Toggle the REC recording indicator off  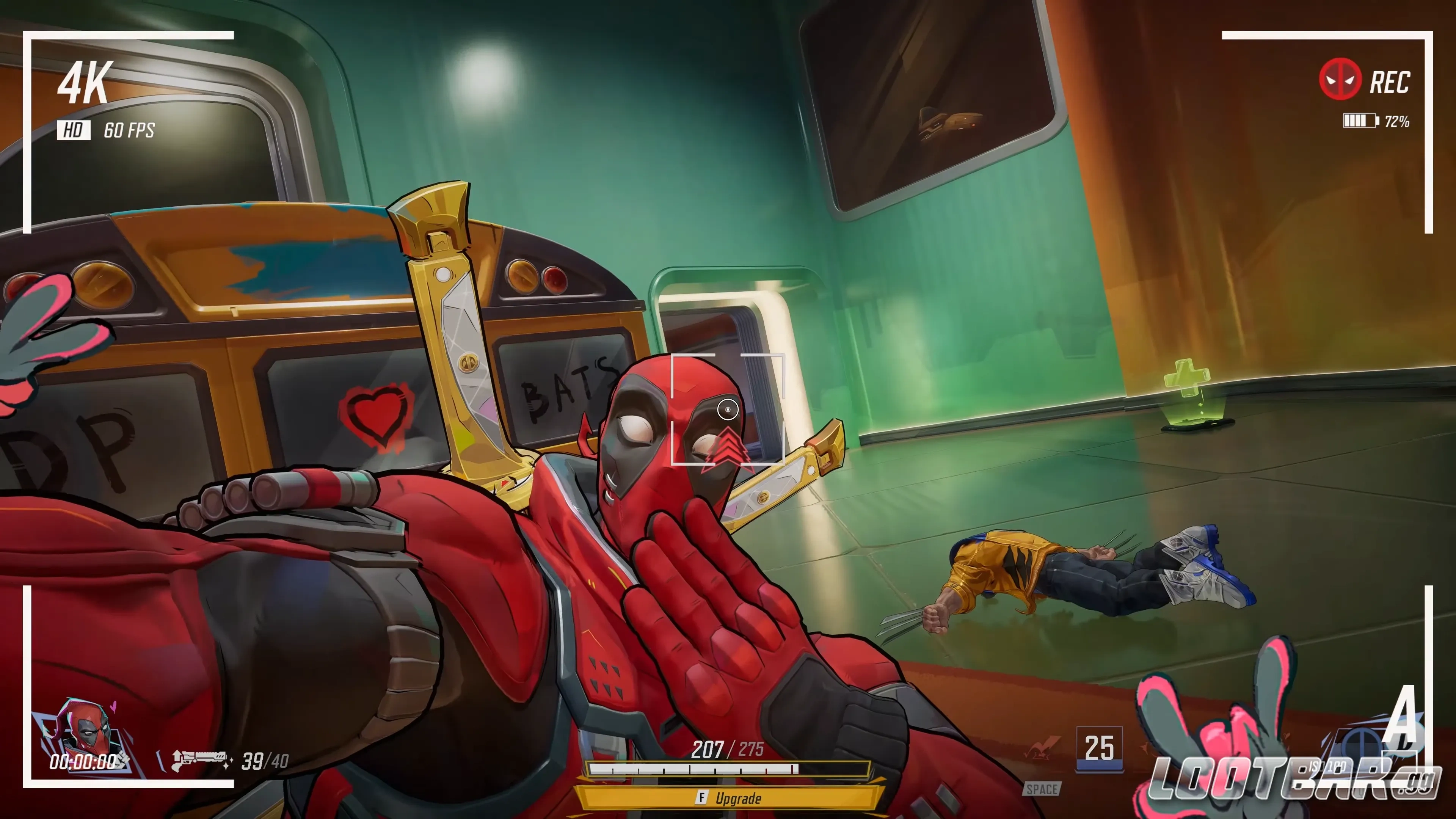(1390, 82)
